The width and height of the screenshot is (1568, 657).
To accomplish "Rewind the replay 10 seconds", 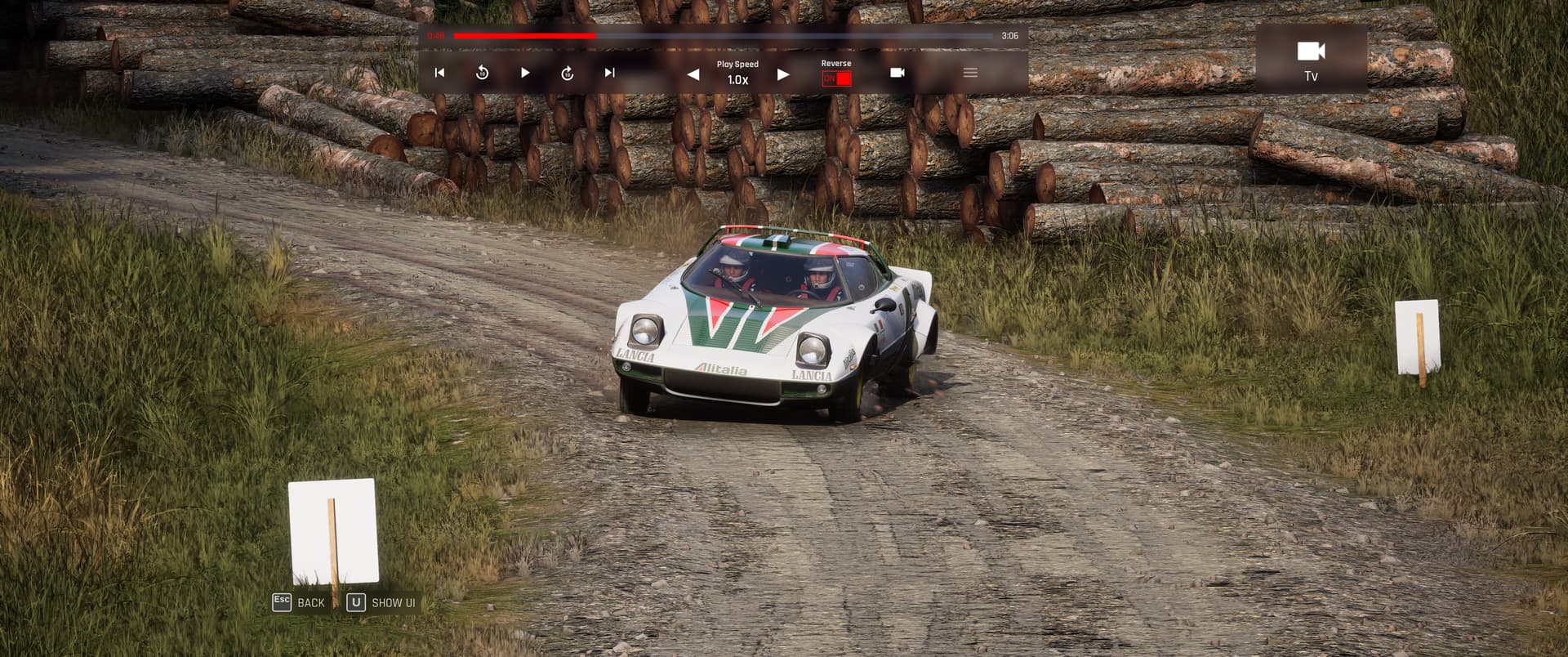I will tap(482, 73).
